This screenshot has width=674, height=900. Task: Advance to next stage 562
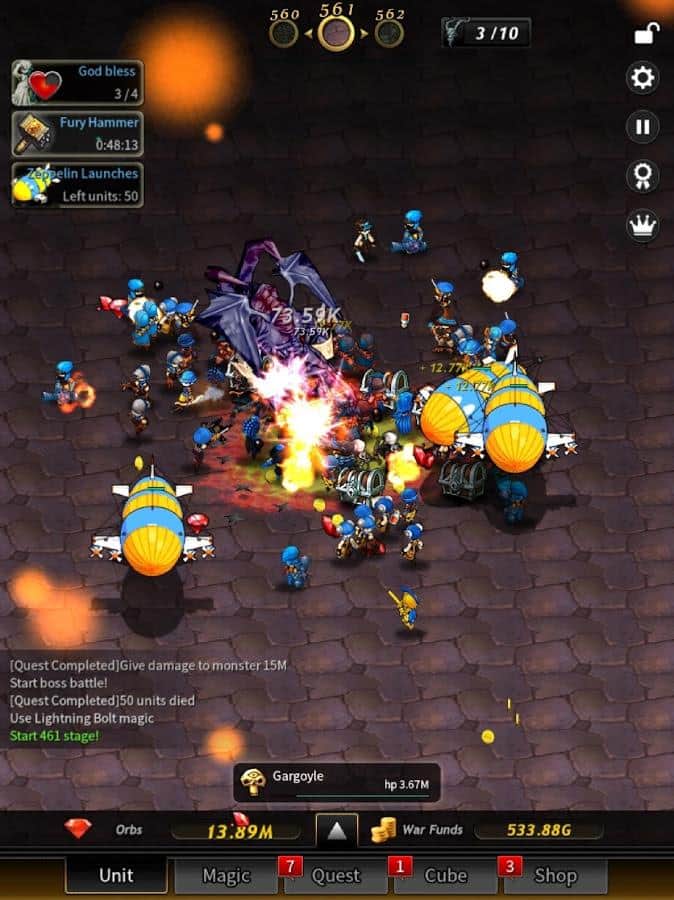point(390,32)
